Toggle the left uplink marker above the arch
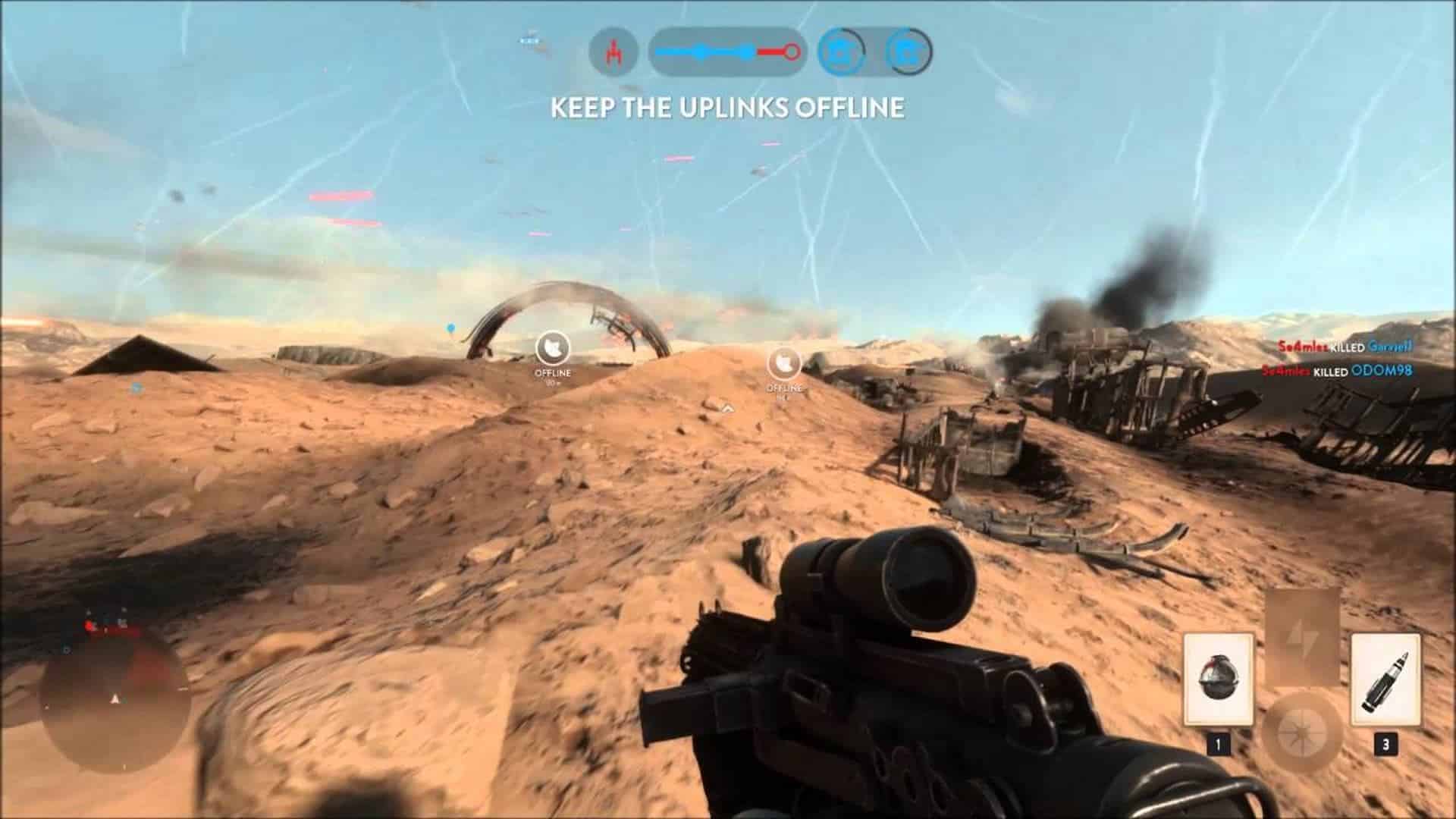This screenshot has height=819, width=1456. point(553,346)
